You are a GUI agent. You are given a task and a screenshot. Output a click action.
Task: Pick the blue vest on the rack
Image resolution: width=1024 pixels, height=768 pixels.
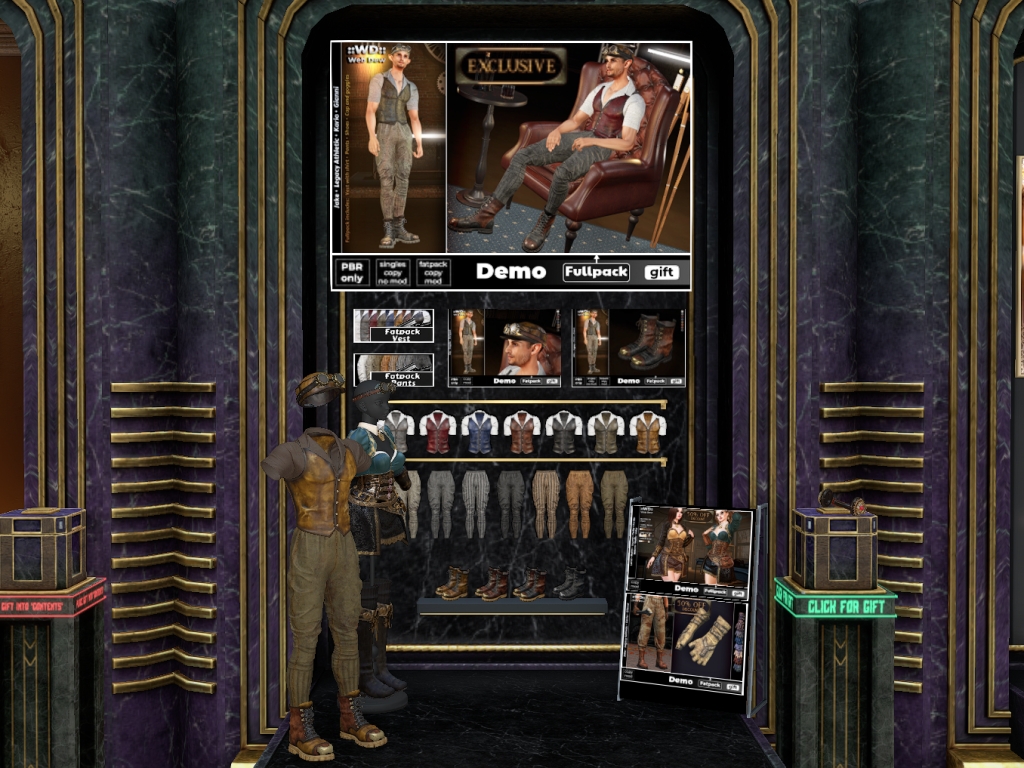(480, 431)
